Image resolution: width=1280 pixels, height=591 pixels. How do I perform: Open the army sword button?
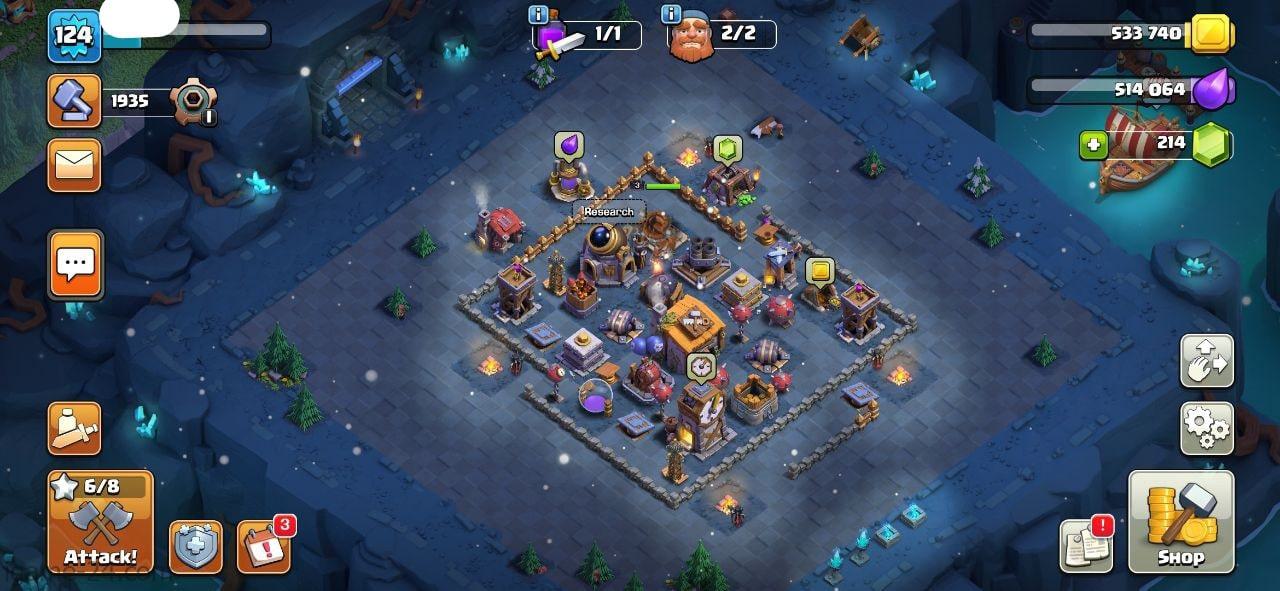coord(75,428)
